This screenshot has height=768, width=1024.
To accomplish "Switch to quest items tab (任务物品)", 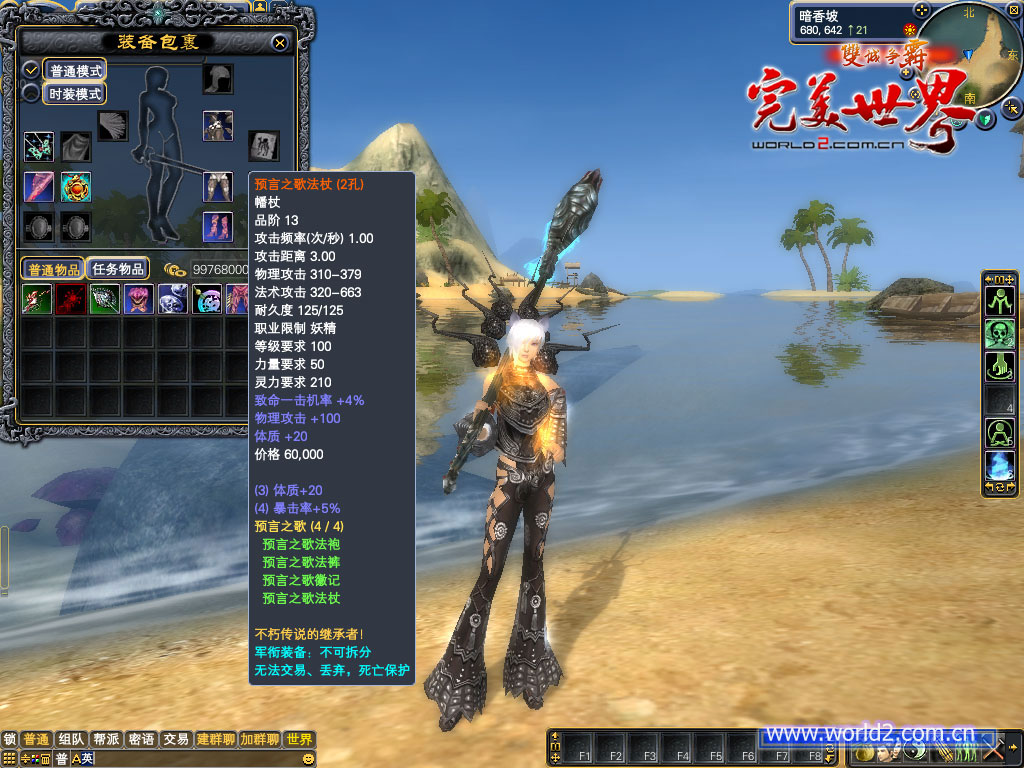I will 118,269.
